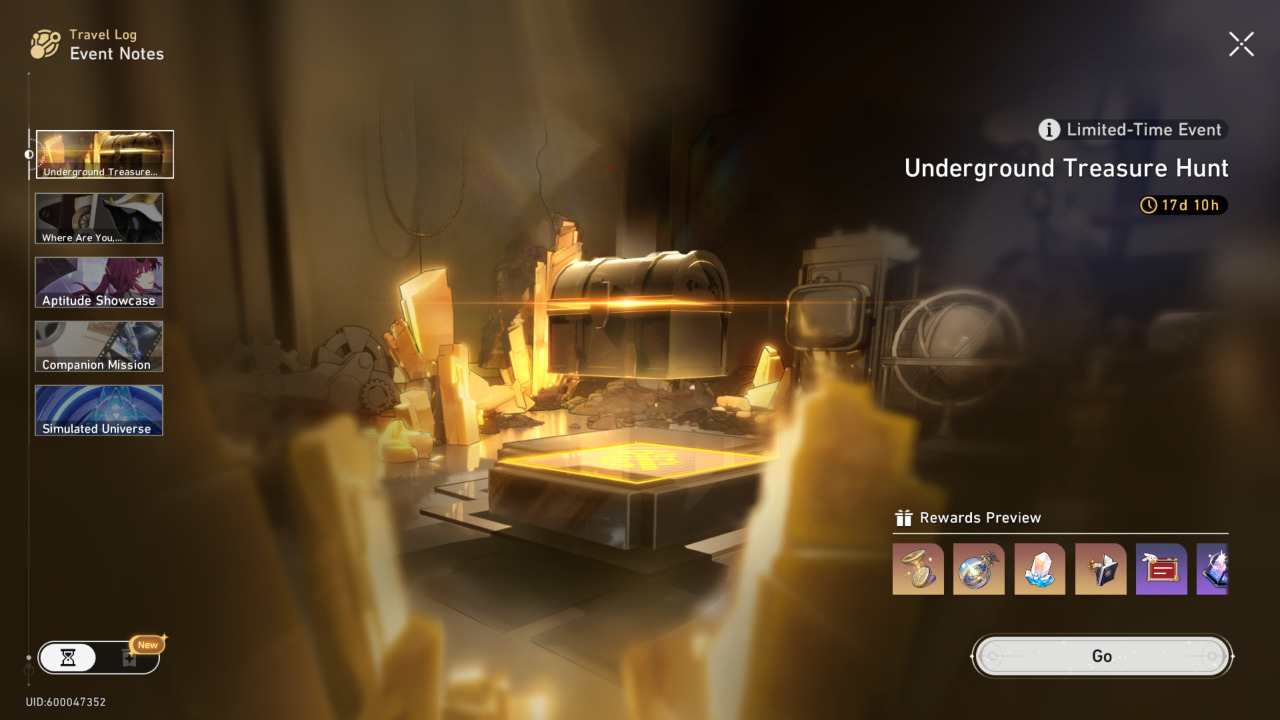Close the Travel Log screen
Viewport: 1280px width, 720px height.
click(x=1241, y=44)
